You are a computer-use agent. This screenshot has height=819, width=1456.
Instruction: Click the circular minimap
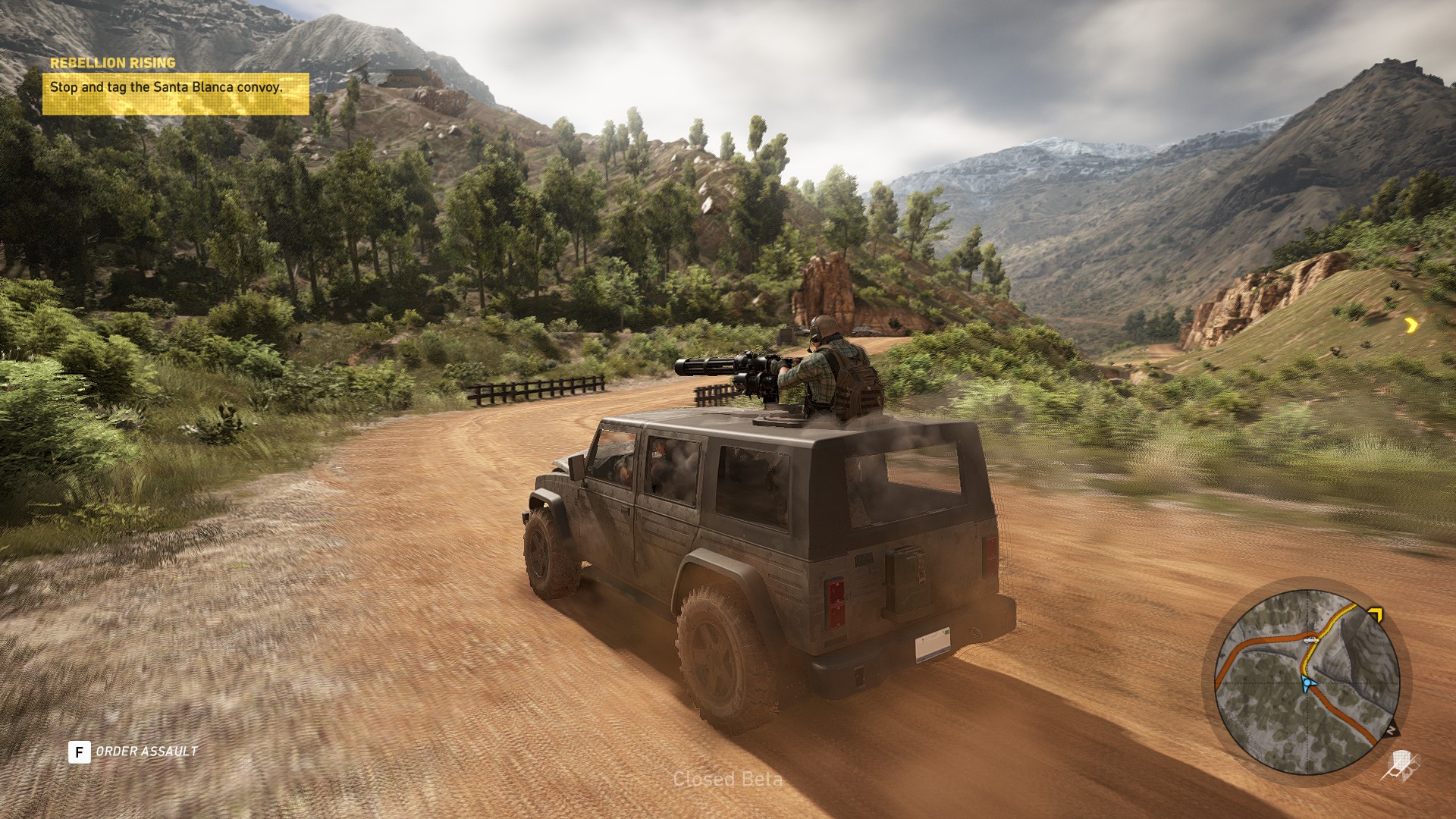tap(1307, 682)
